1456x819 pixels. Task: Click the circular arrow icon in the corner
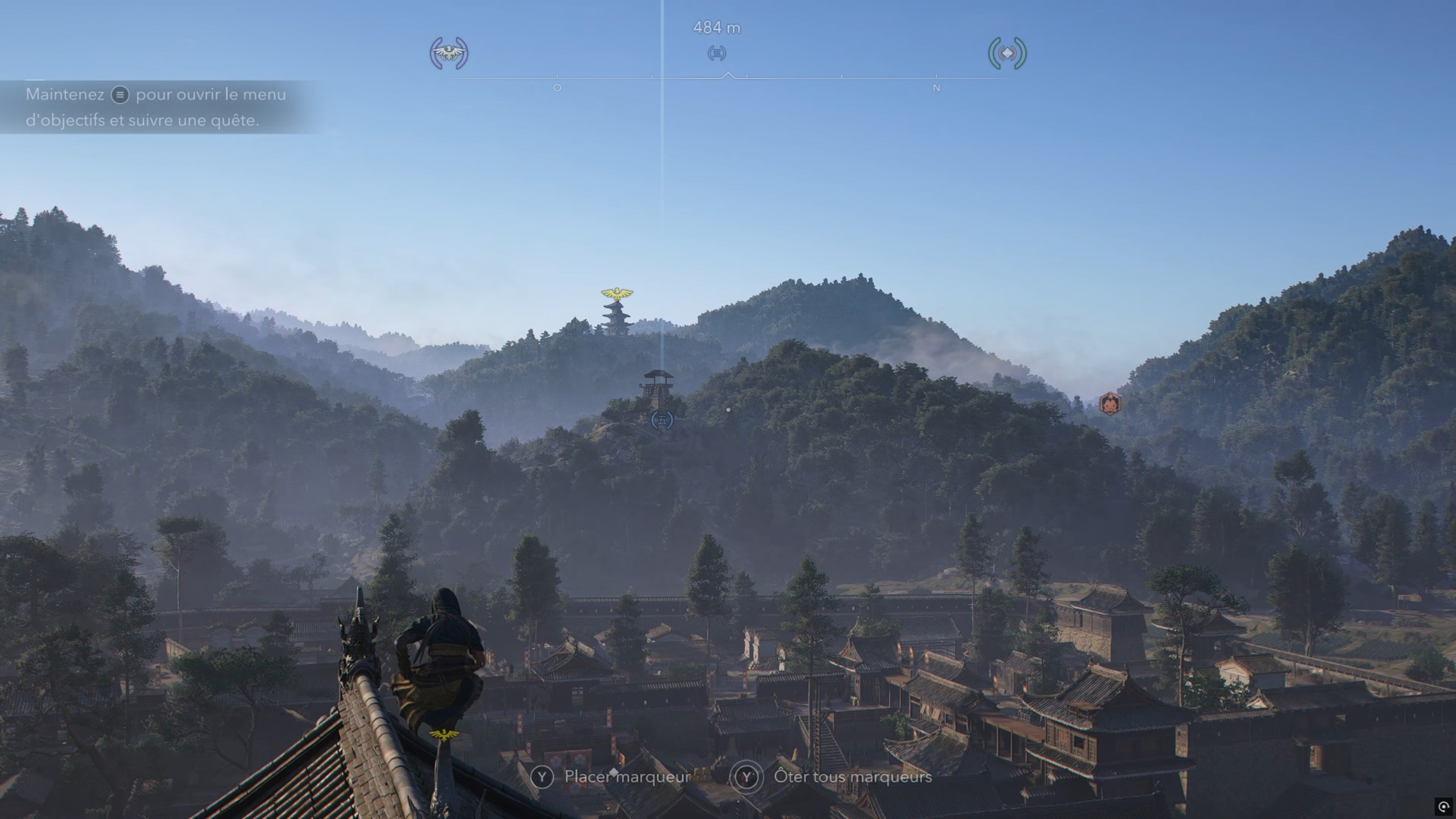pyautogui.click(x=1443, y=806)
